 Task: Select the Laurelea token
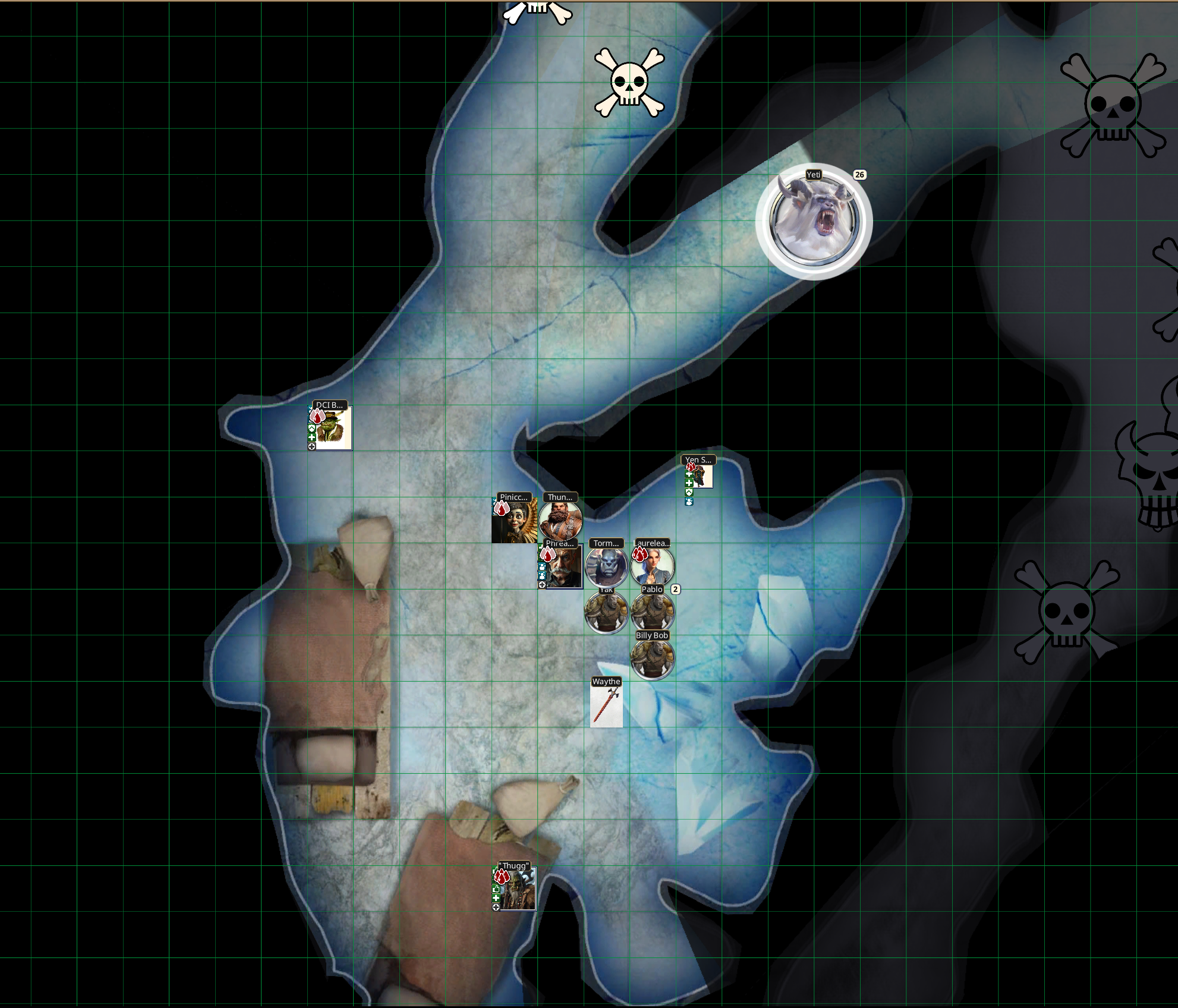click(653, 567)
